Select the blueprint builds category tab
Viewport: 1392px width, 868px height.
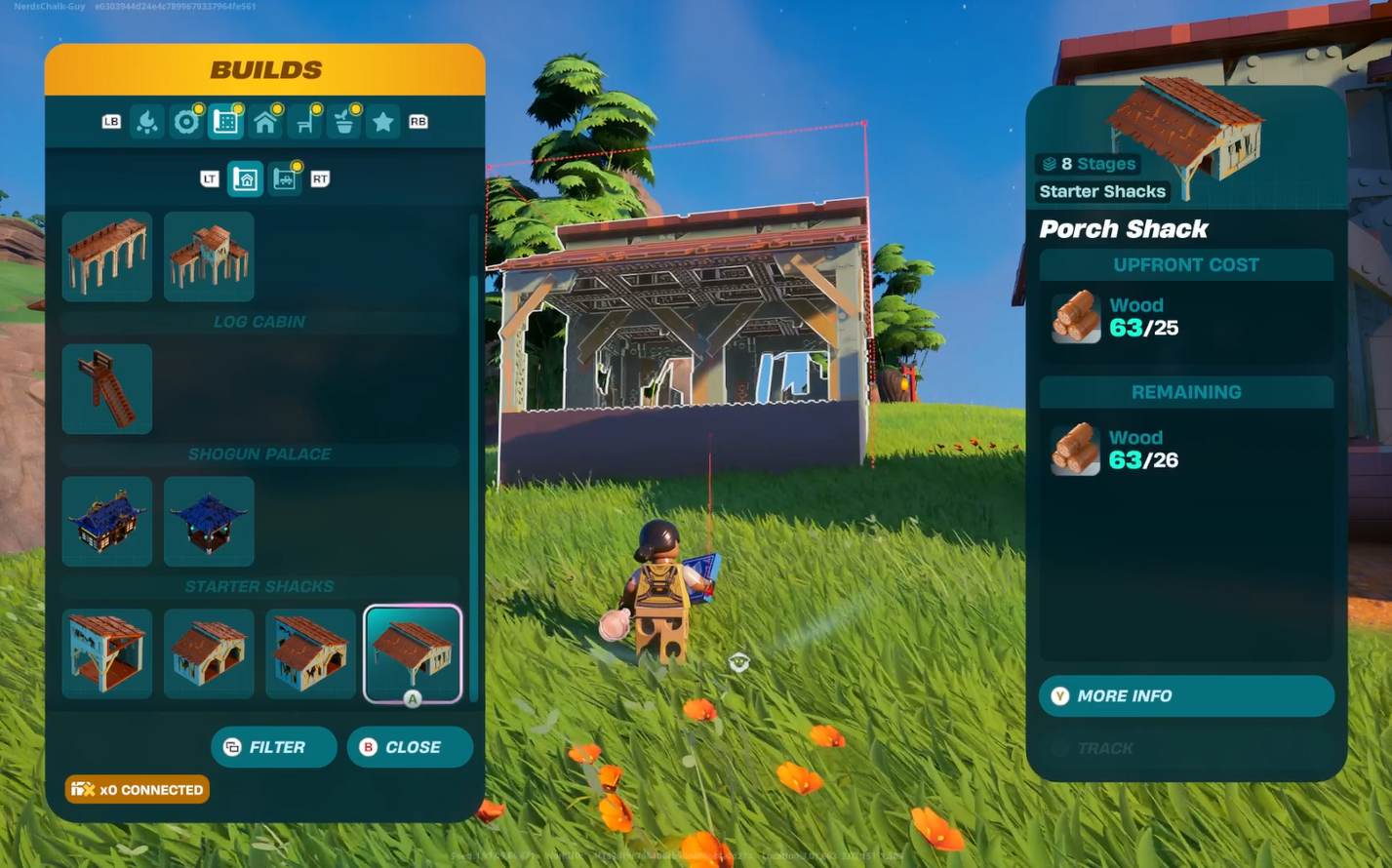click(225, 122)
